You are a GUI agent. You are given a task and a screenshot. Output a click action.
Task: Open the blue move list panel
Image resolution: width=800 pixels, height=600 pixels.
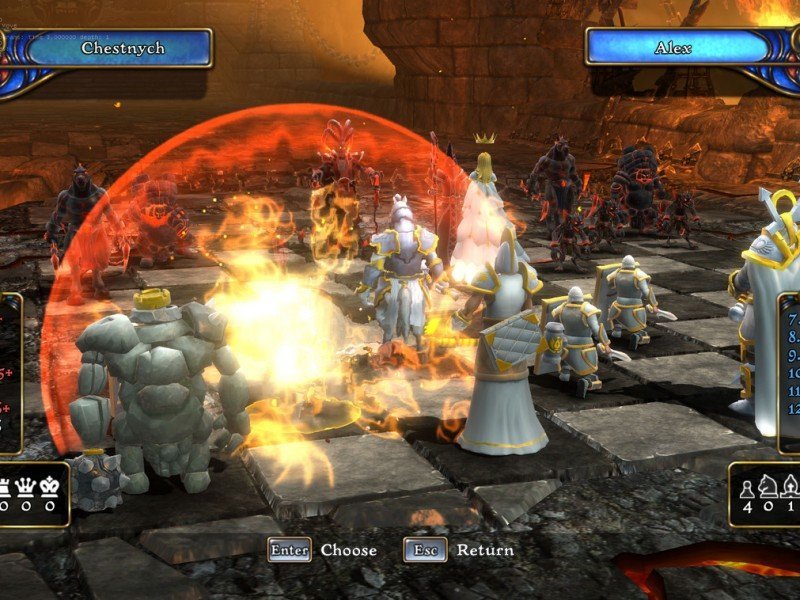pyautogui.click(x=789, y=371)
